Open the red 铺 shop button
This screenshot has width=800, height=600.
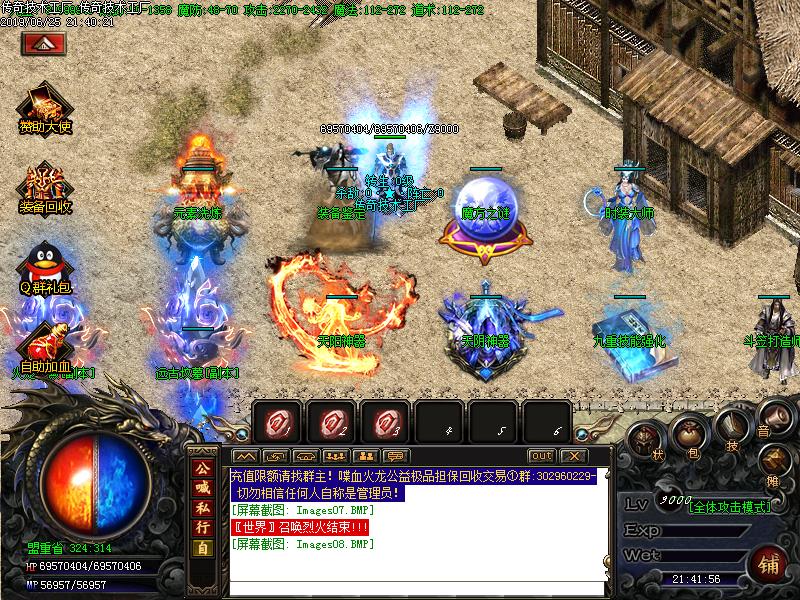click(x=769, y=562)
